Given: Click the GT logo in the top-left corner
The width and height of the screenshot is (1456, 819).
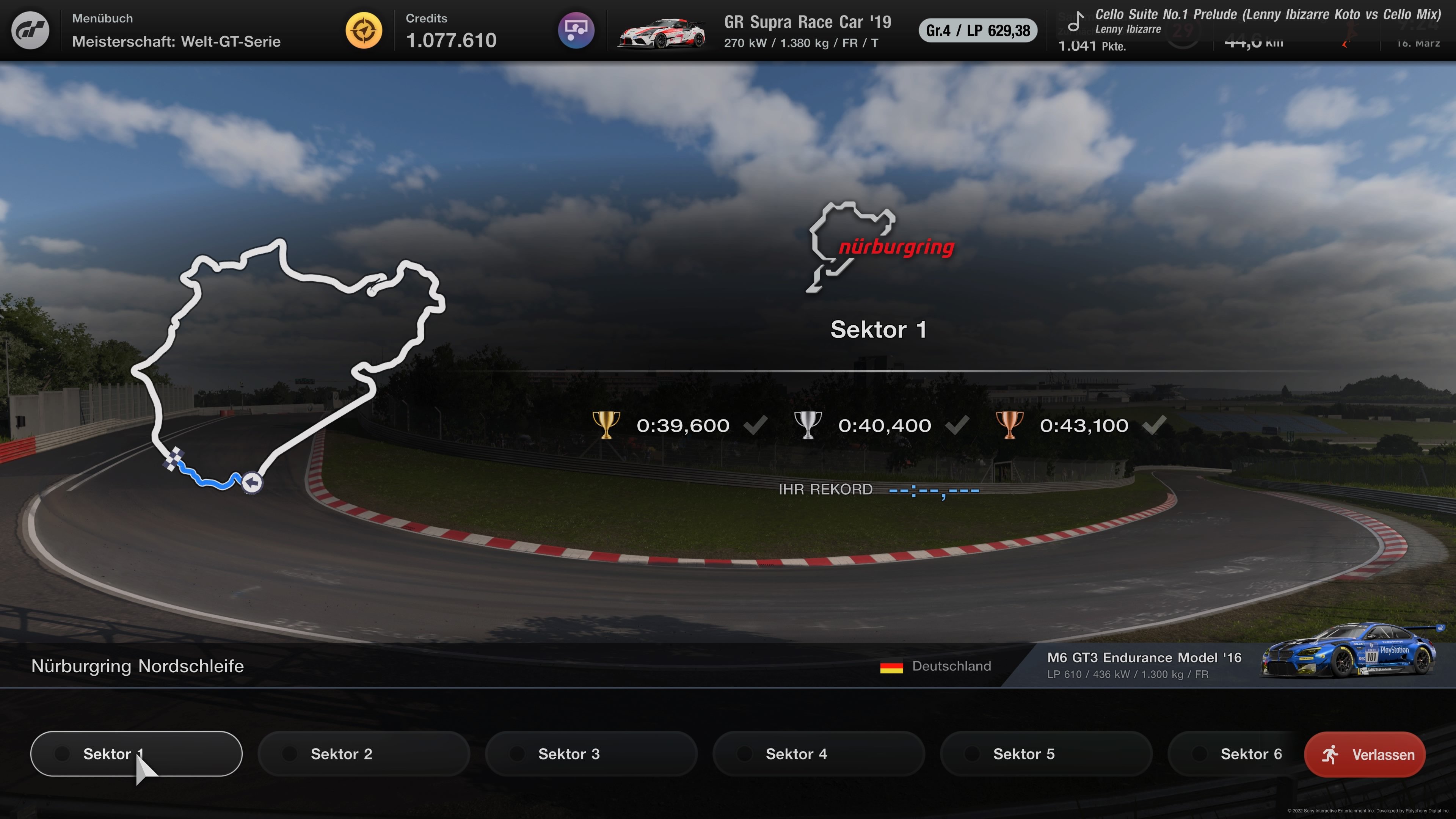Looking at the screenshot, I should click(31, 30).
